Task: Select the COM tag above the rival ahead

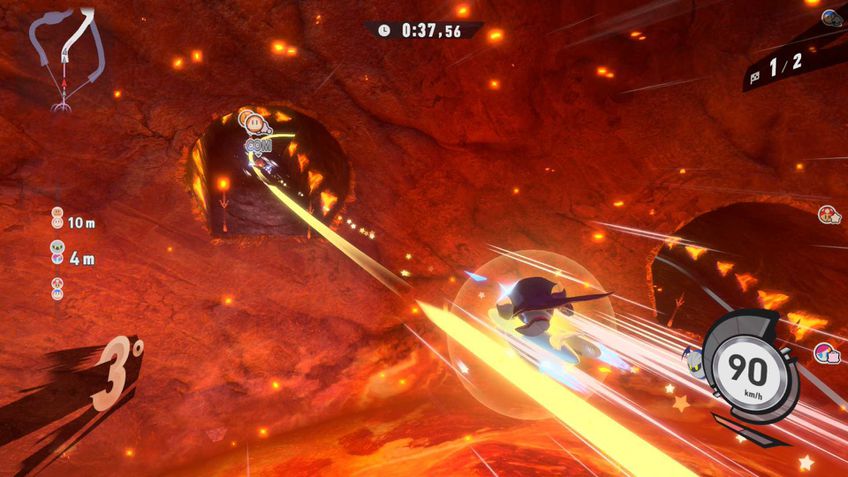Action: [258, 146]
